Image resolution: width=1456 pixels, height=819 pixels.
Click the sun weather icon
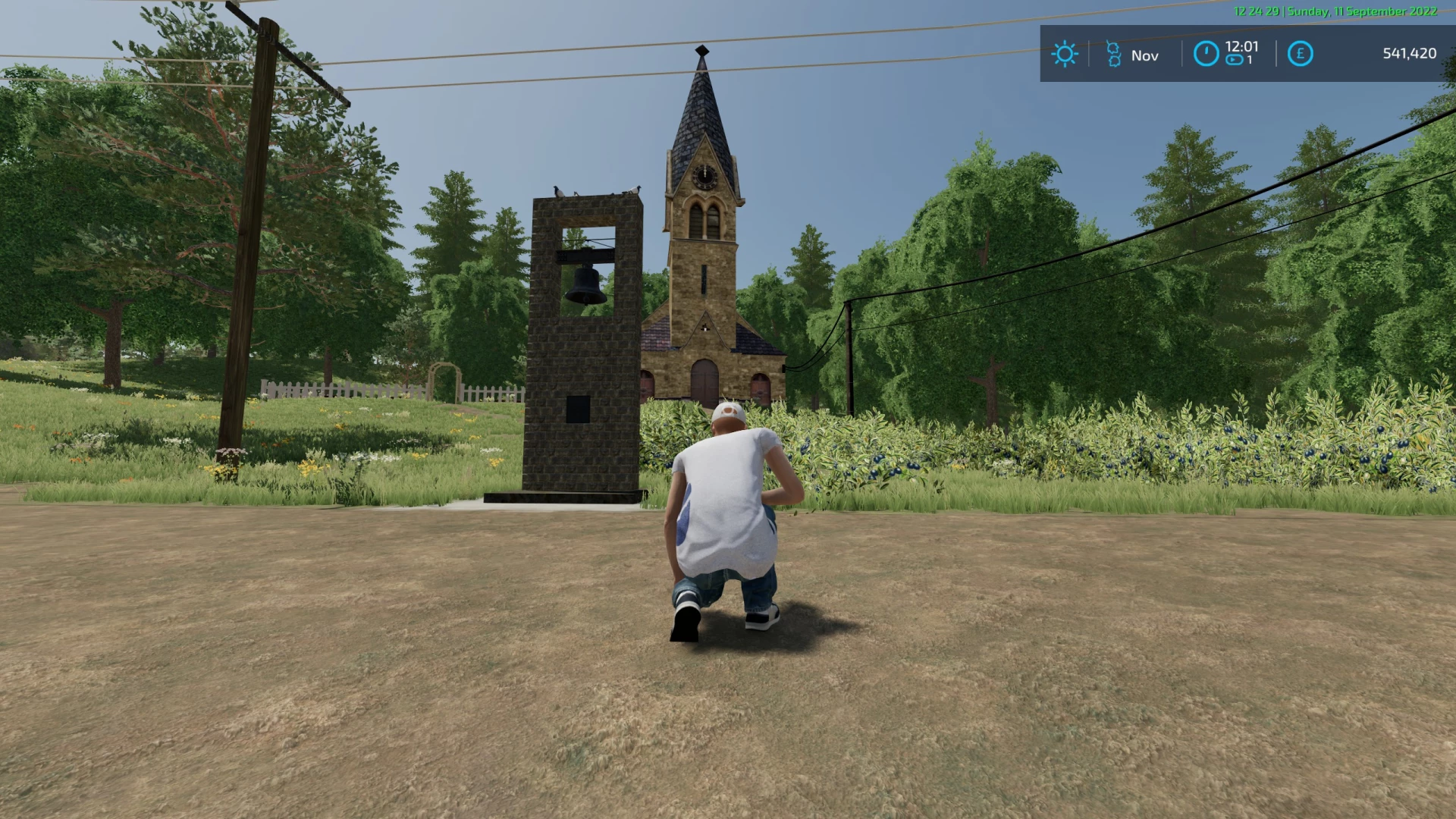[1064, 54]
